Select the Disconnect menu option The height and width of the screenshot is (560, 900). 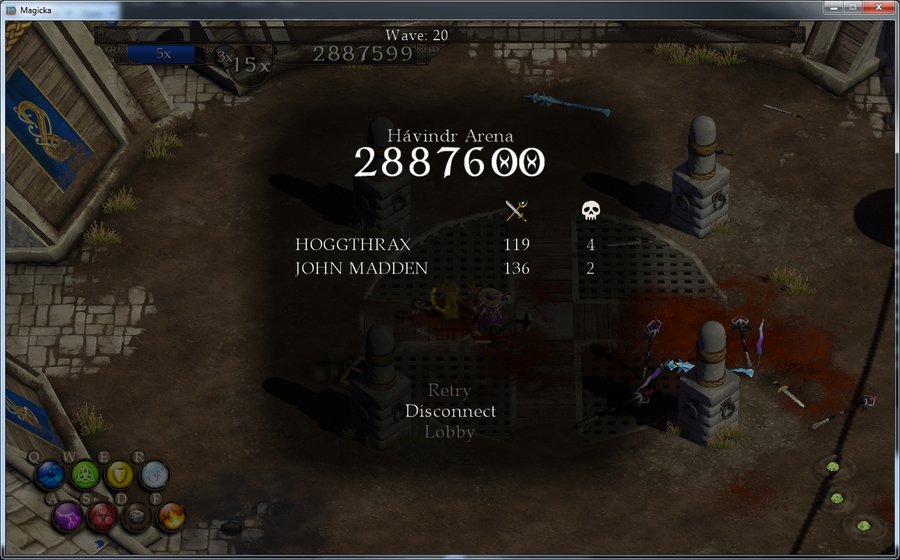pyautogui.click(x=450, y=411)
